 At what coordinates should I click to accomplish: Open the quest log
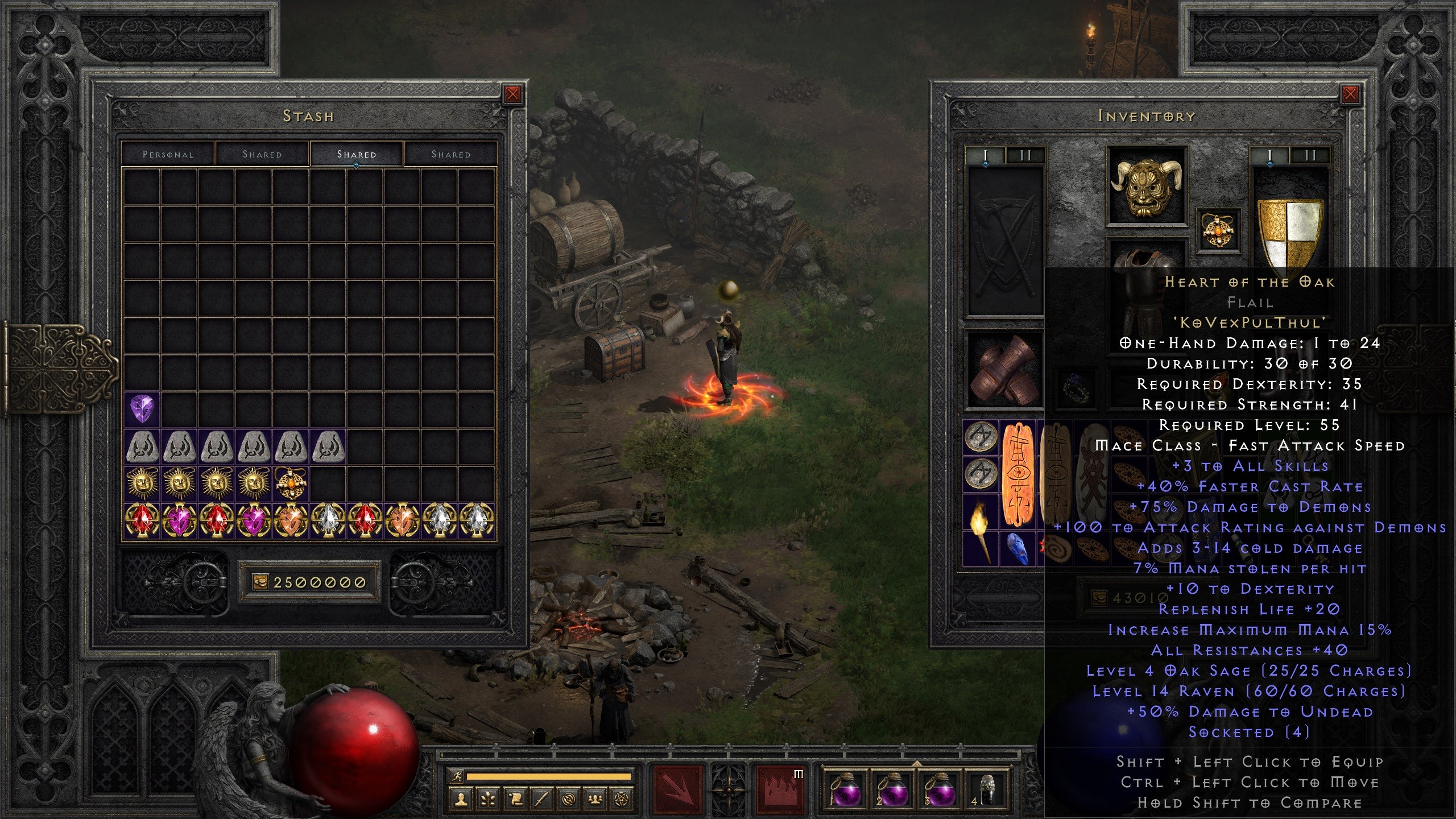[516, 800]
